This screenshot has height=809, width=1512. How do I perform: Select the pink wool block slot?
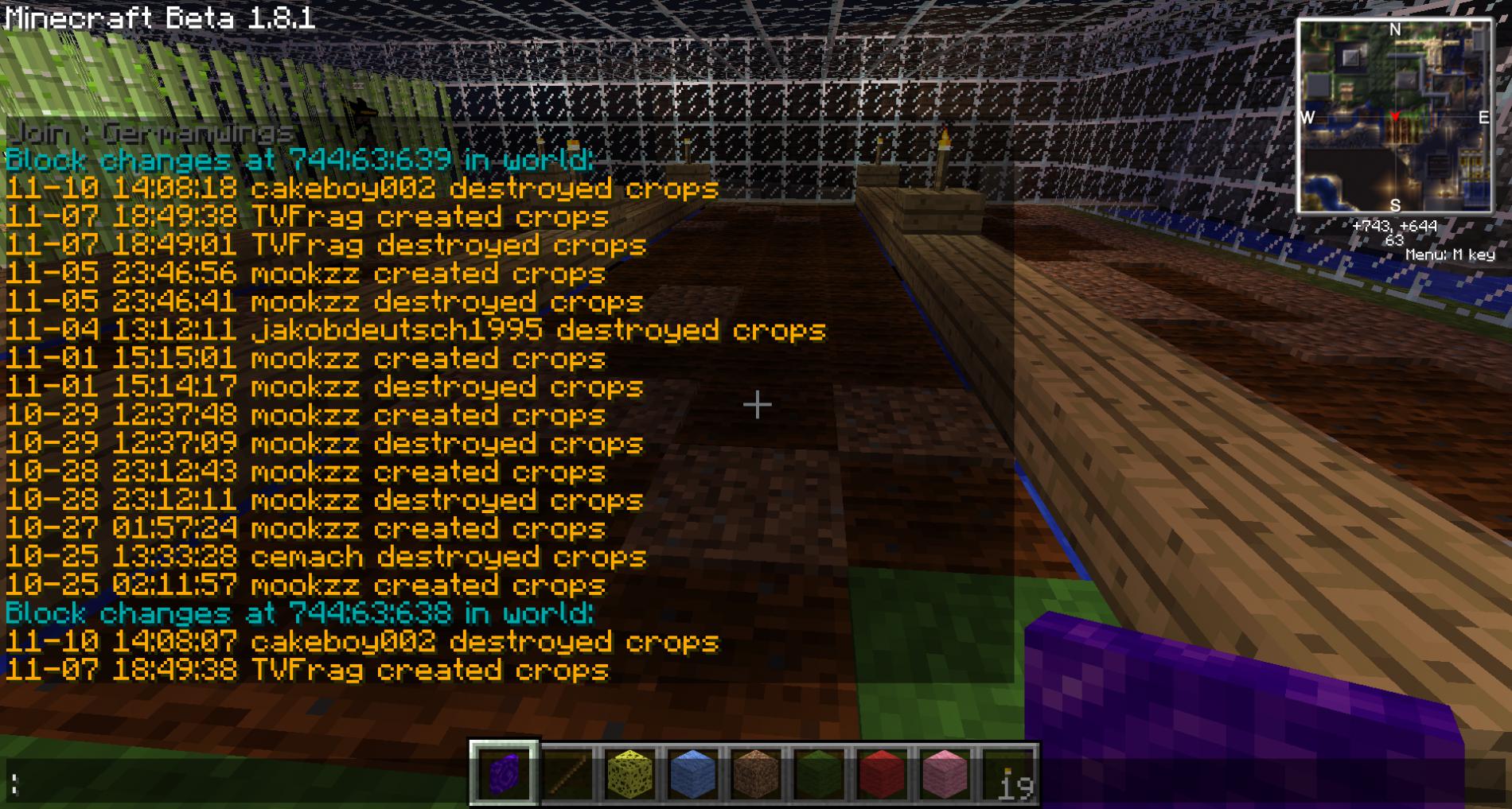(x=944, y=773)
